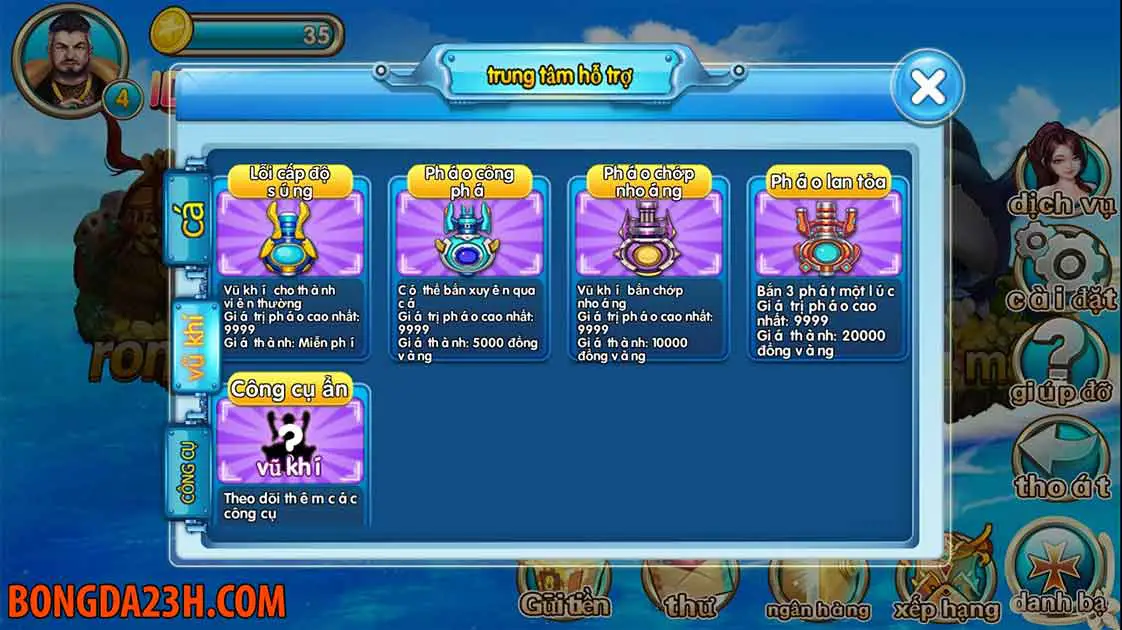
Task: Close the trung tâm hỗ trợ window
Action: (928, 87)
